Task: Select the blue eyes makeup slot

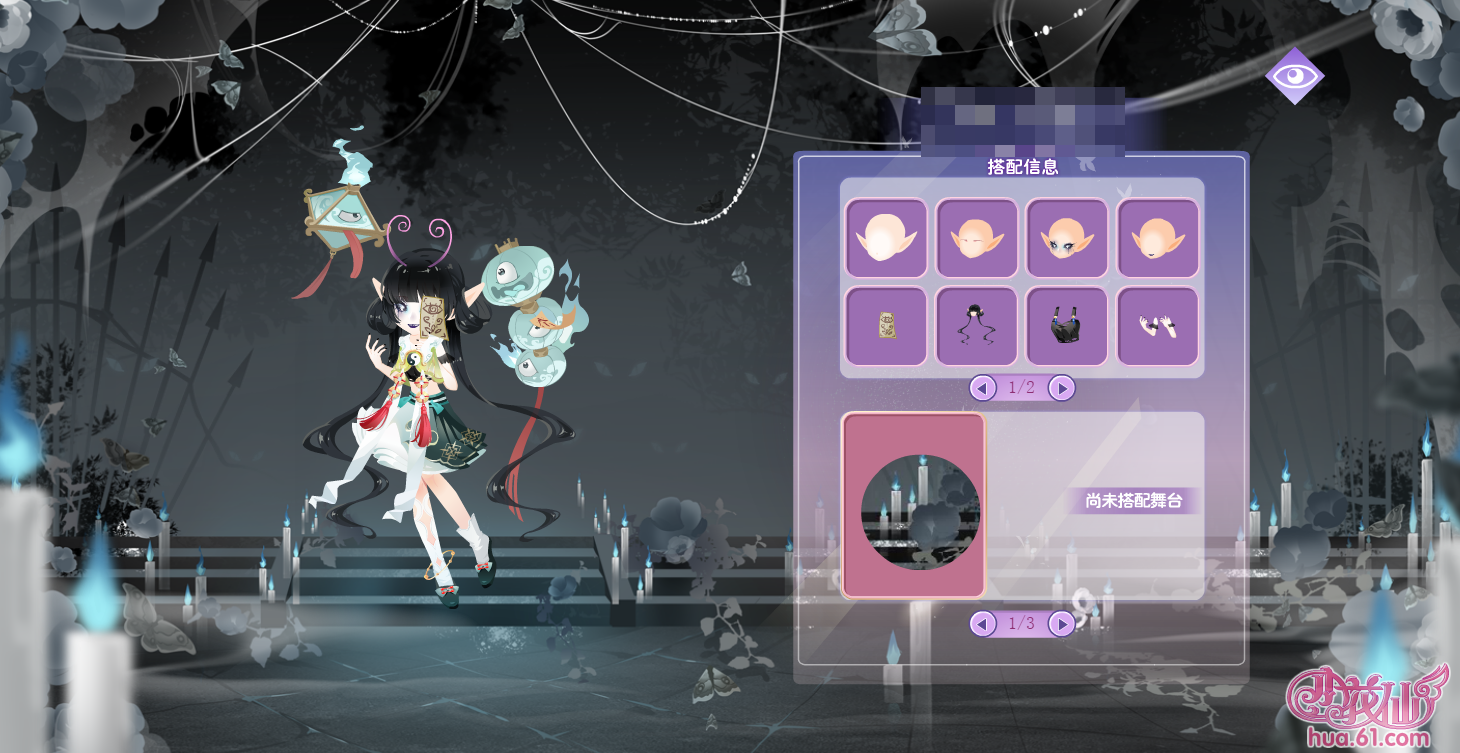Action: click(1067, 238)
